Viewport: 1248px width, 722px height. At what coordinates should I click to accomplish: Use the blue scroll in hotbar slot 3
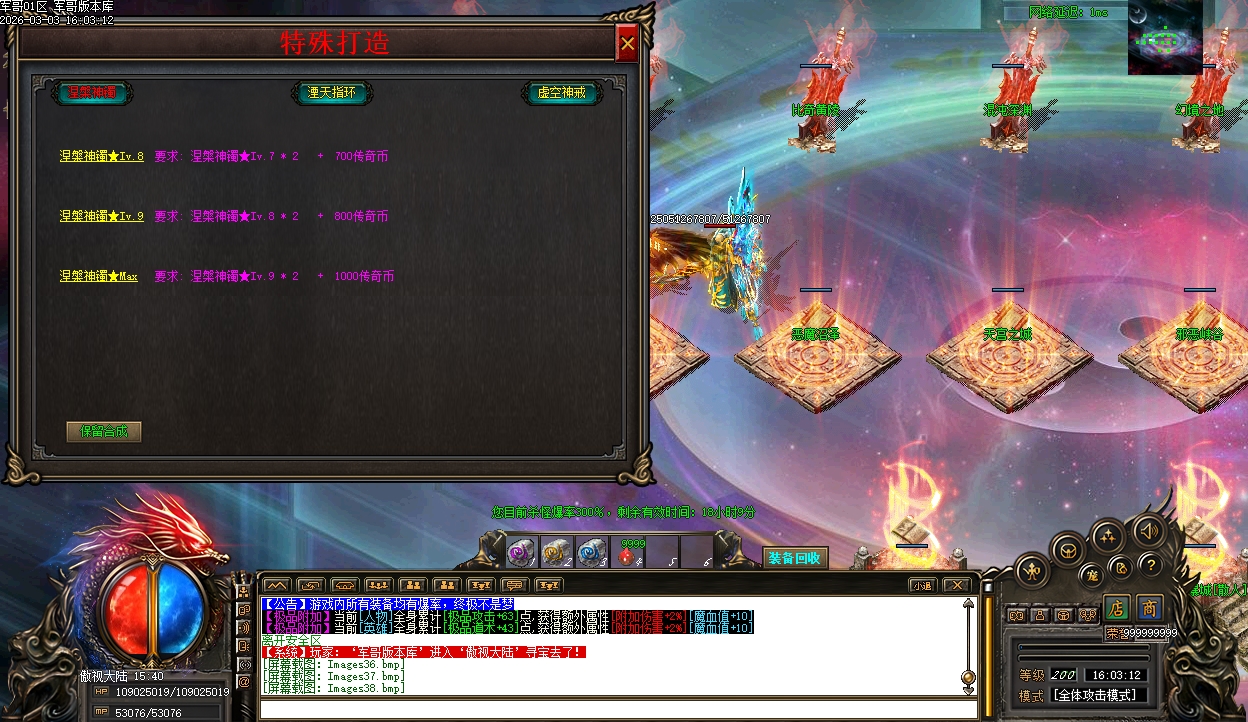591,552
